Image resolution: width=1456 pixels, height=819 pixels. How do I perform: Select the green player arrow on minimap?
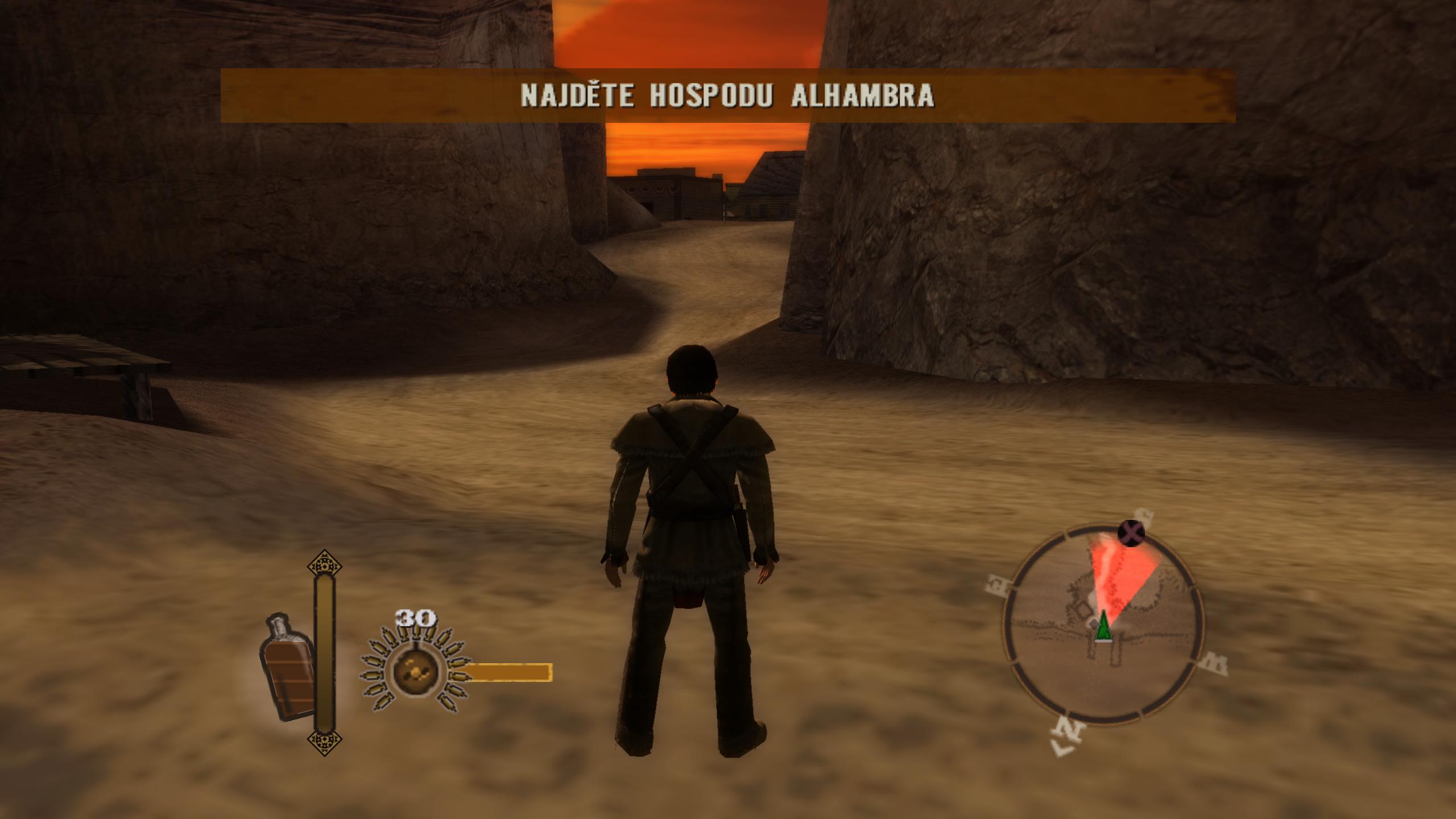point(1103,627)
